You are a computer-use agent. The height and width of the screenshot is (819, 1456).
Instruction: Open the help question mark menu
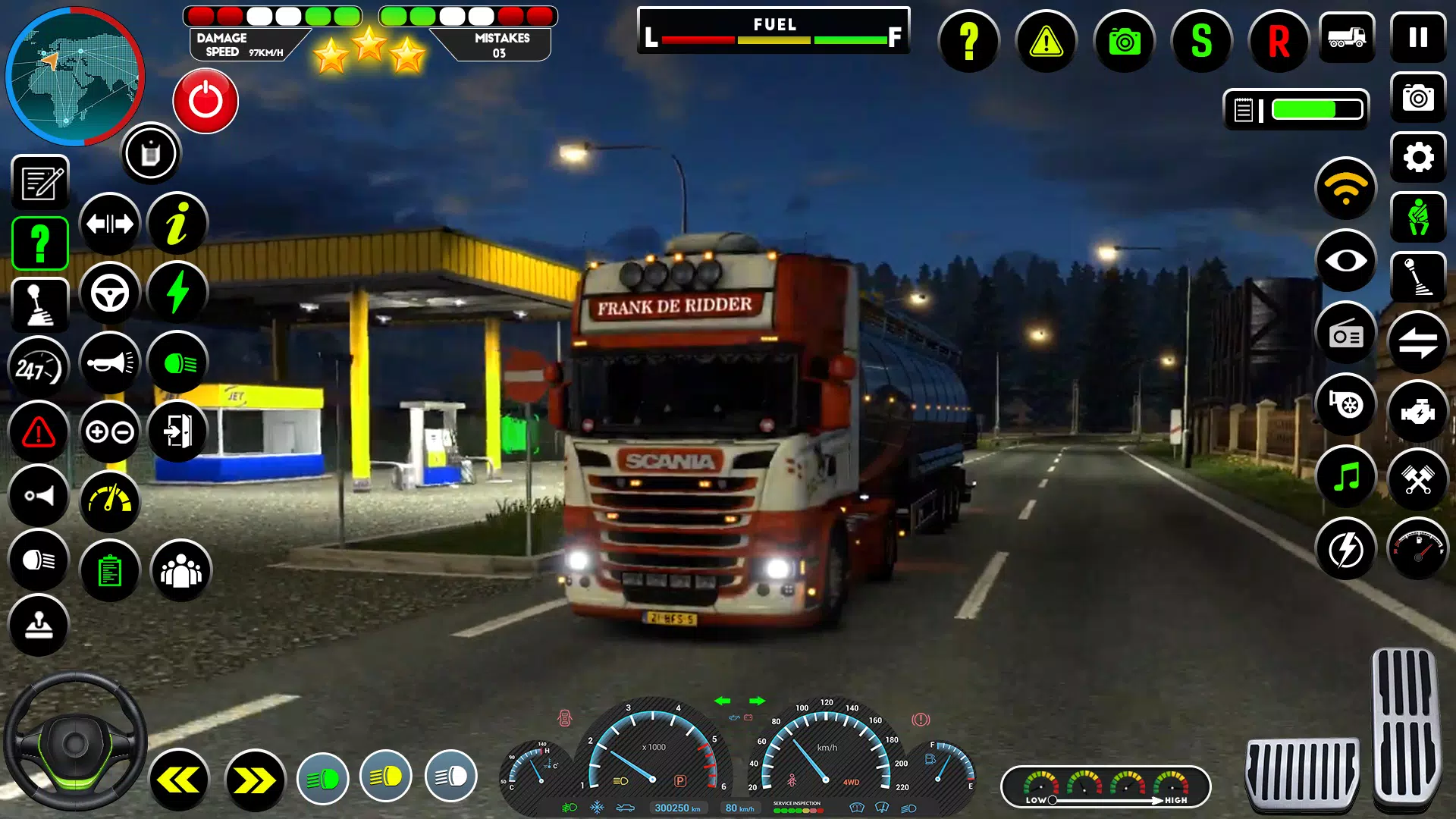pos(968,42)
